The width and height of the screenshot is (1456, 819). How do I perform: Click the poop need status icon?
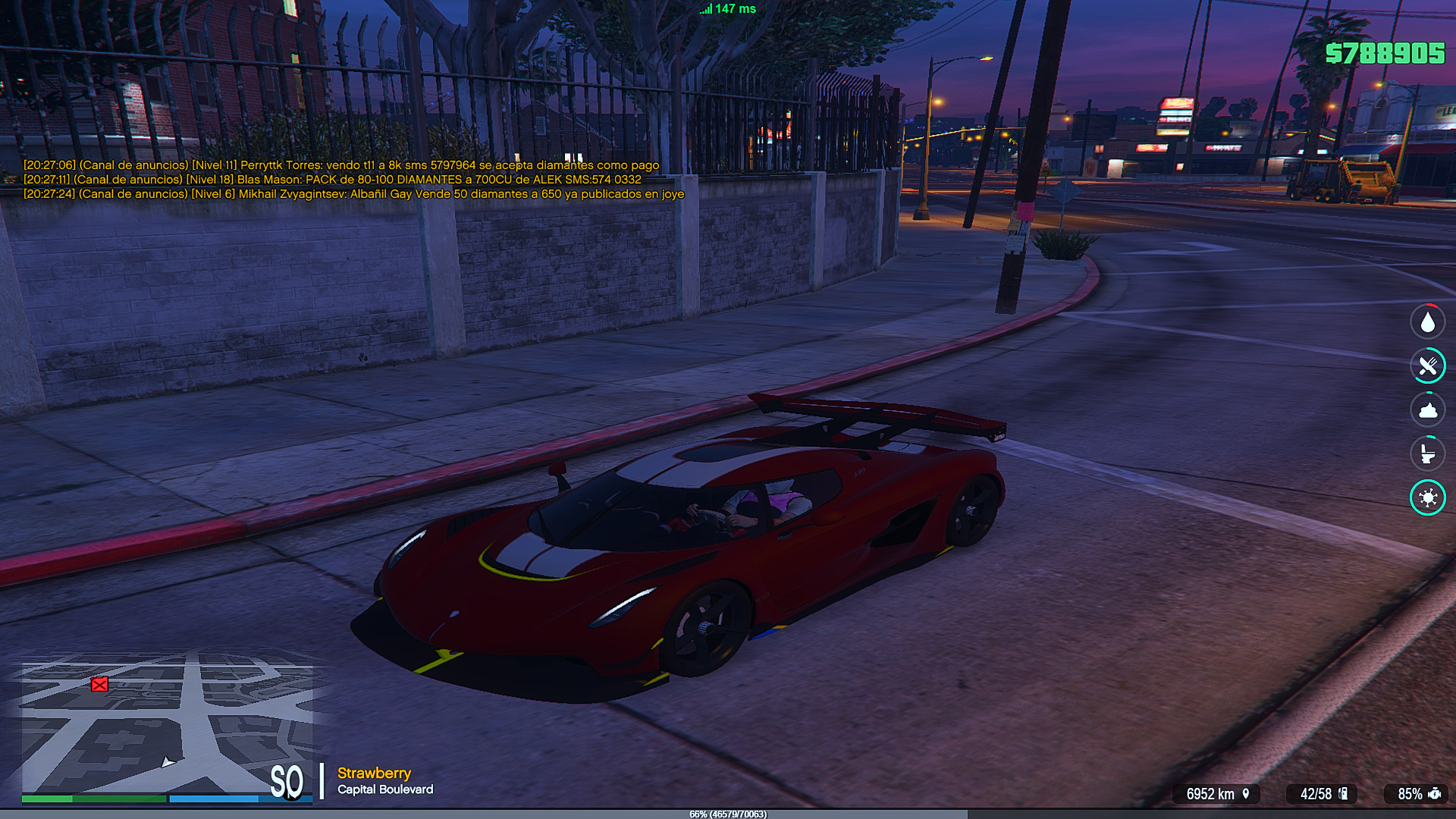coord(1427,410)
